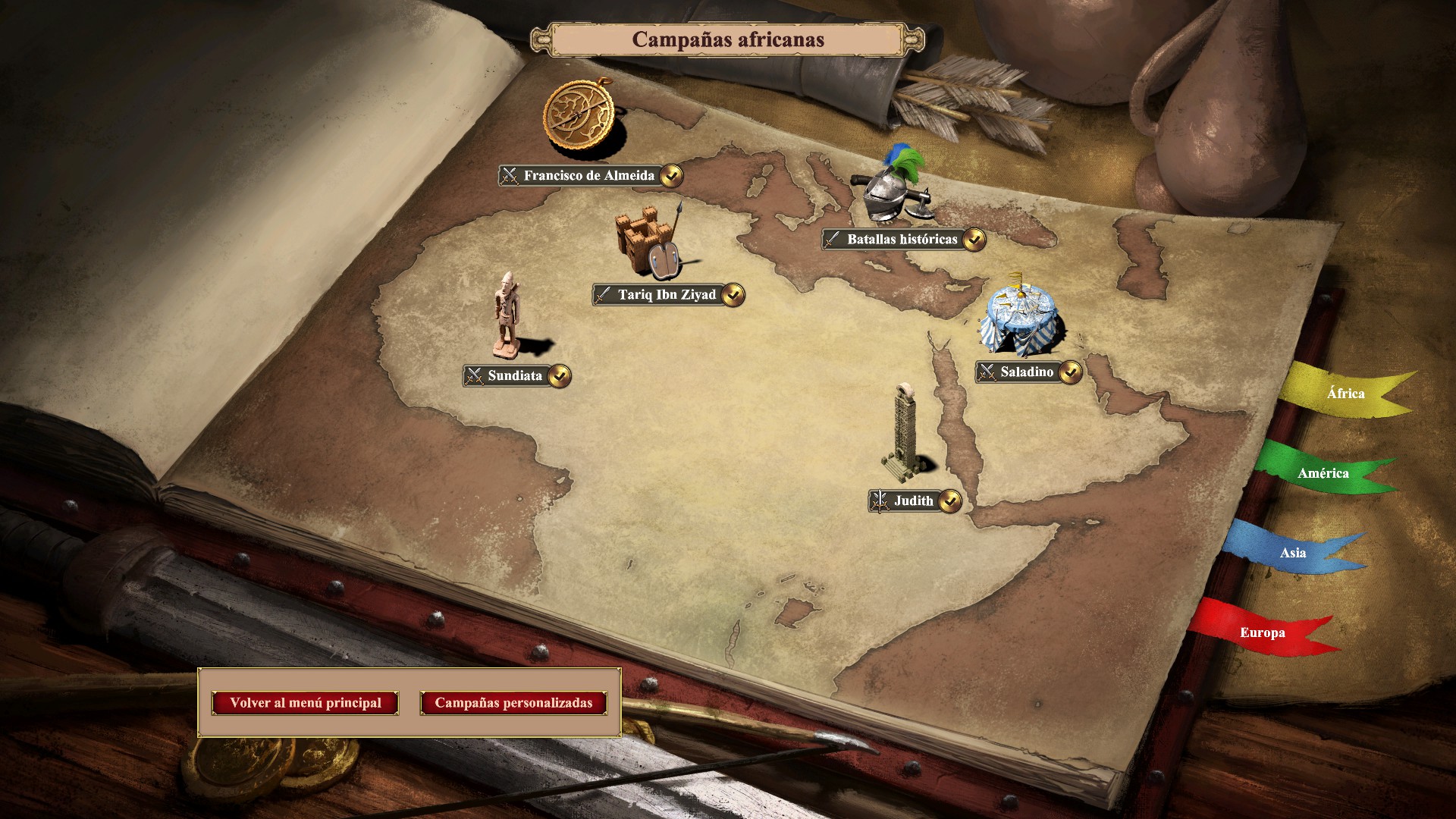This screenshot has width=1456, height=819.
Task: Open Batallas históricas campaign
Action: click(902, 240)
